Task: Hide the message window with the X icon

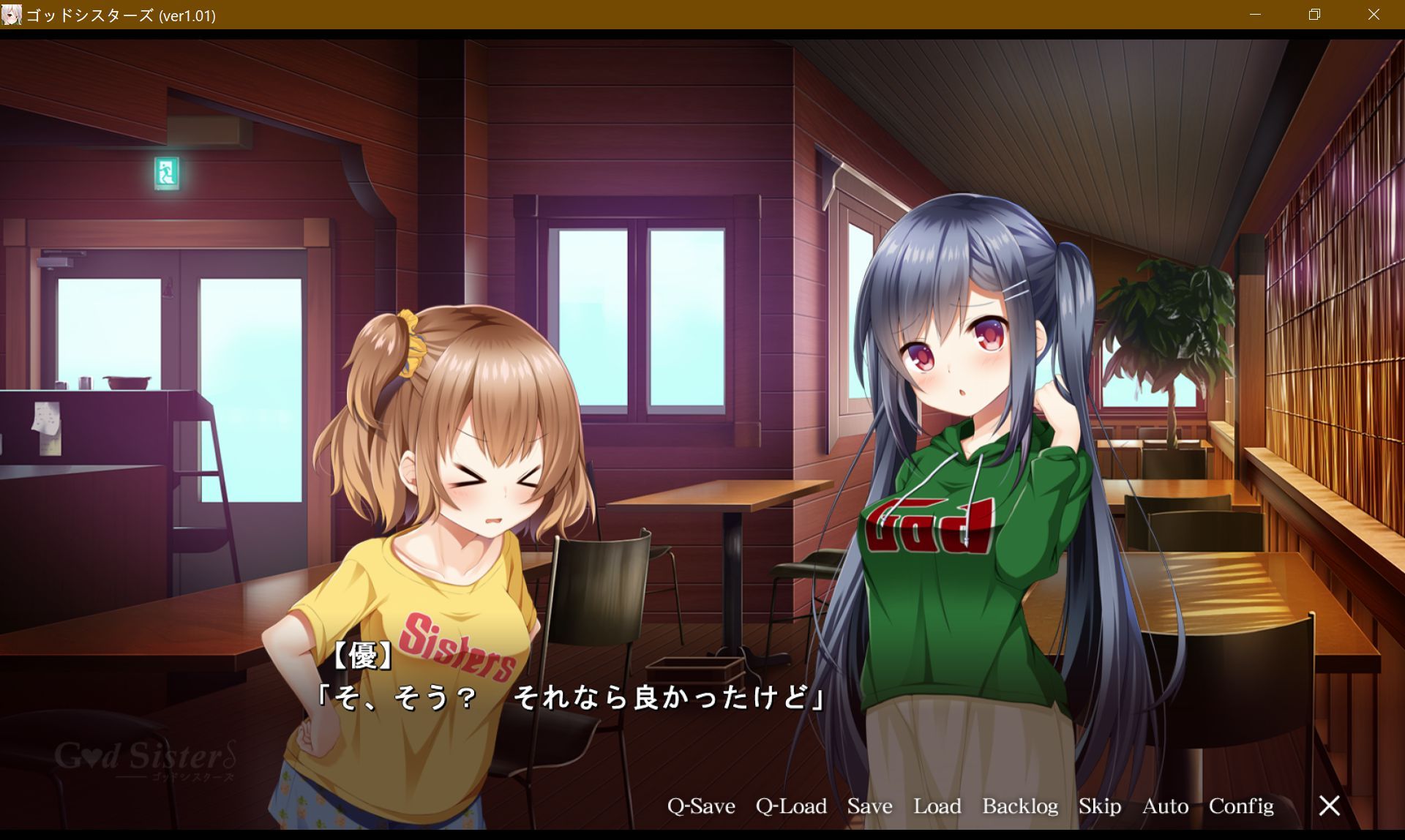Action: tap(1329, 805)
